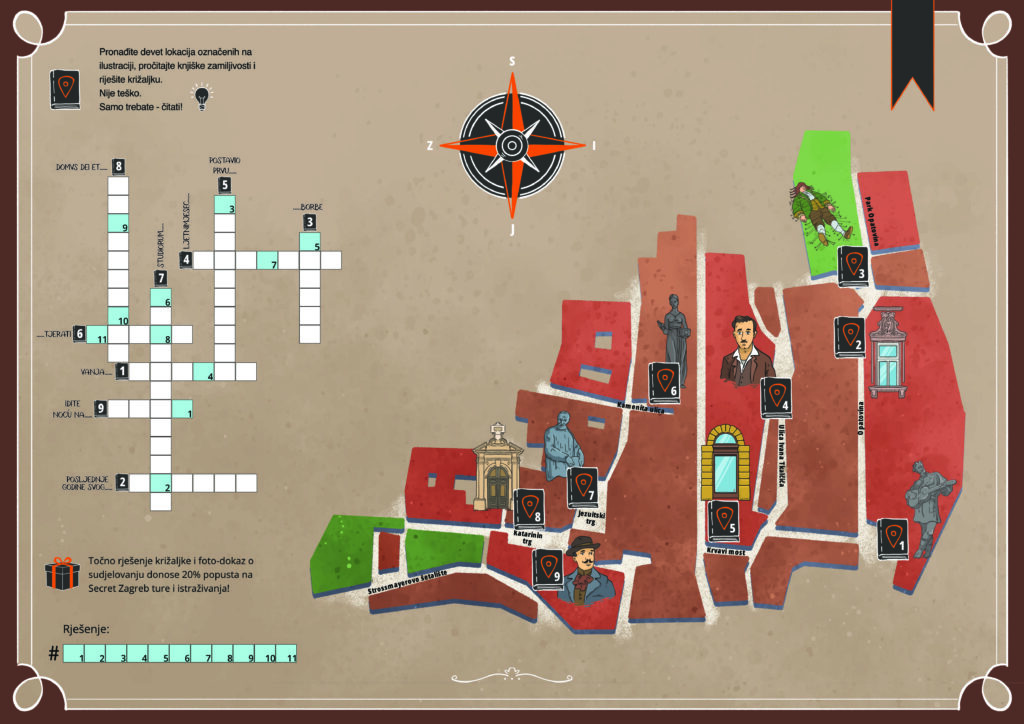The height and width of the screenshot is (724, 1024).
Task: Select map marker number 1
Action: pos(892,539)
